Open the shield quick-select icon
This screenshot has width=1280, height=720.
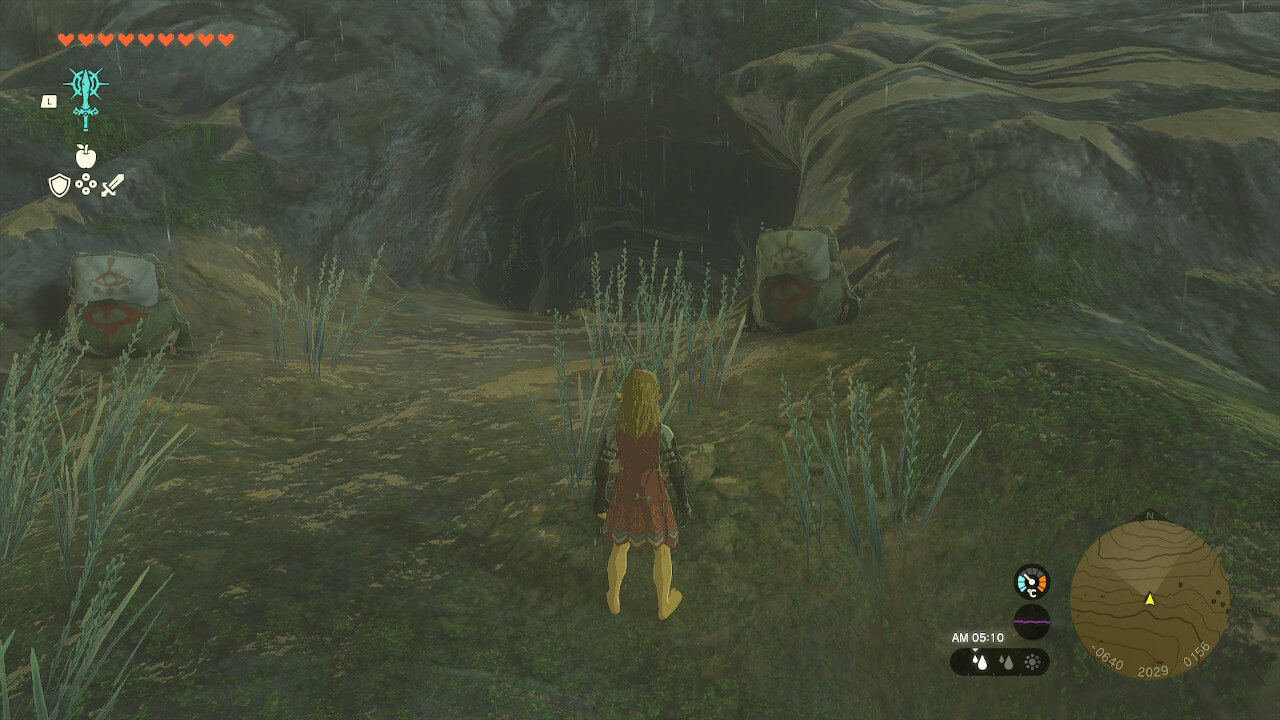tap(59, 185)
